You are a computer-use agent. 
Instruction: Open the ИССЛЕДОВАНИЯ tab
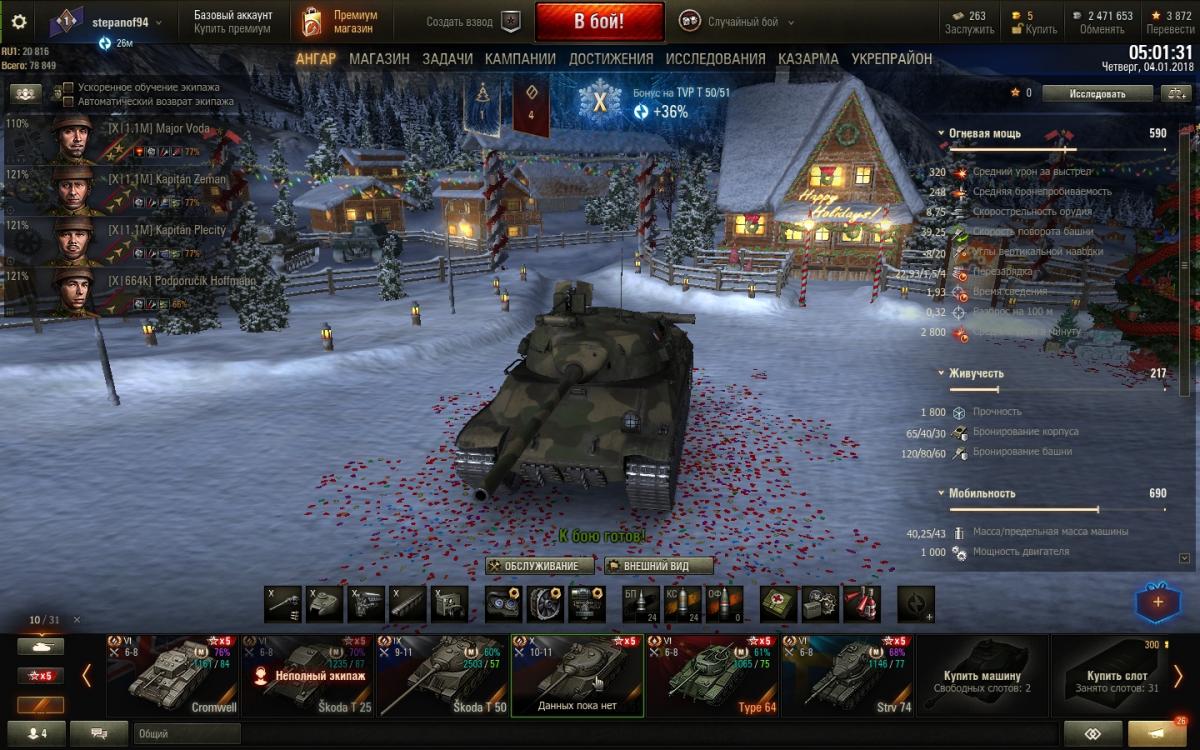pyautogui.click(x=715, y=59)
